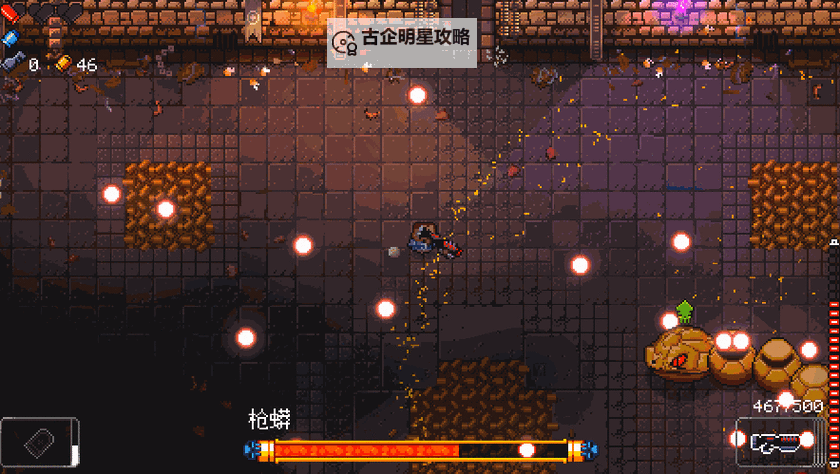The image size is (840, 474).
Task: Select the equipped gun card
Action: coord(779,441)
